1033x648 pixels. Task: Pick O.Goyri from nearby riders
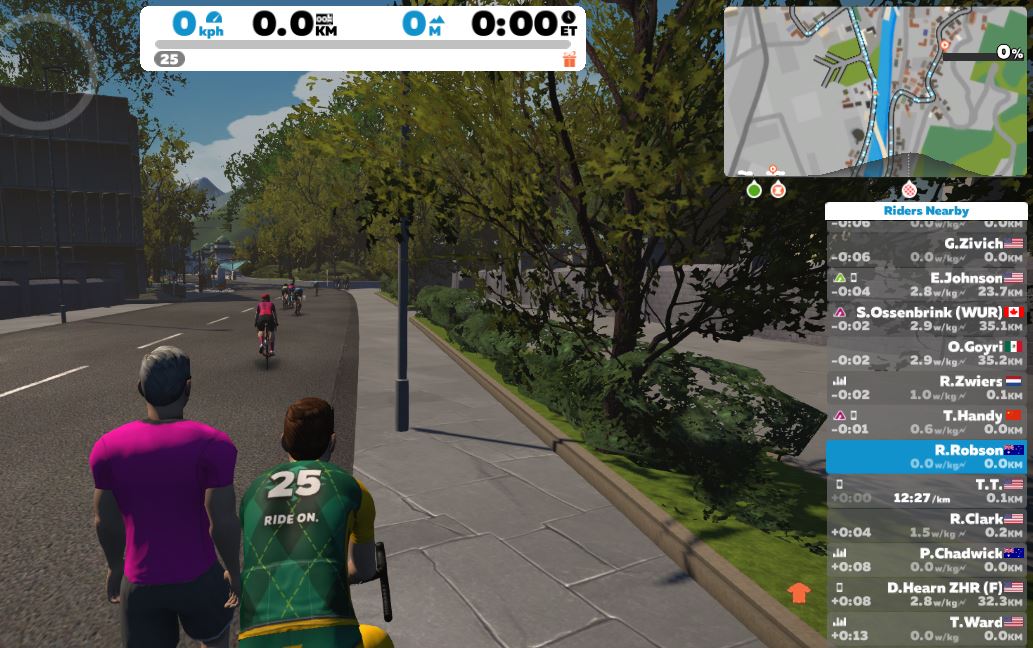coord(926,354)
